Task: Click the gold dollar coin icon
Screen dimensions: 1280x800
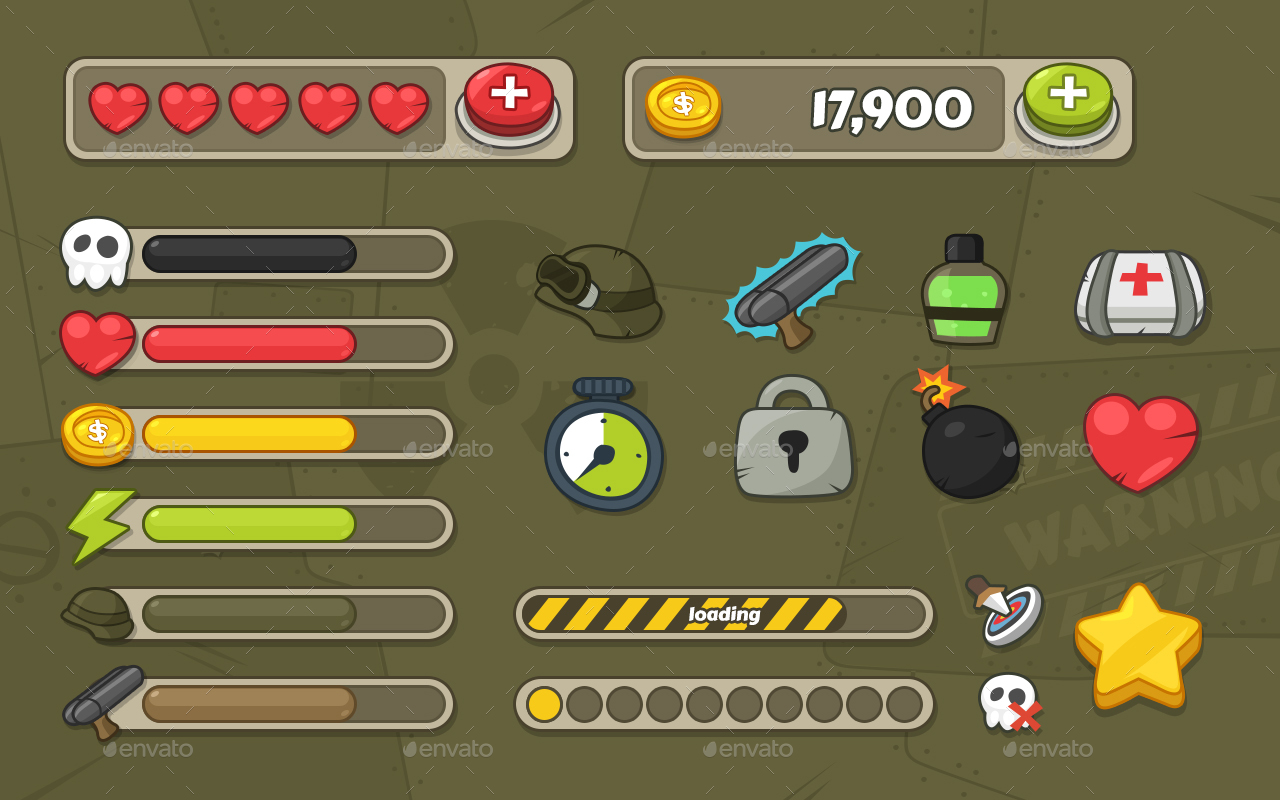Action: (x=97, y=434)
